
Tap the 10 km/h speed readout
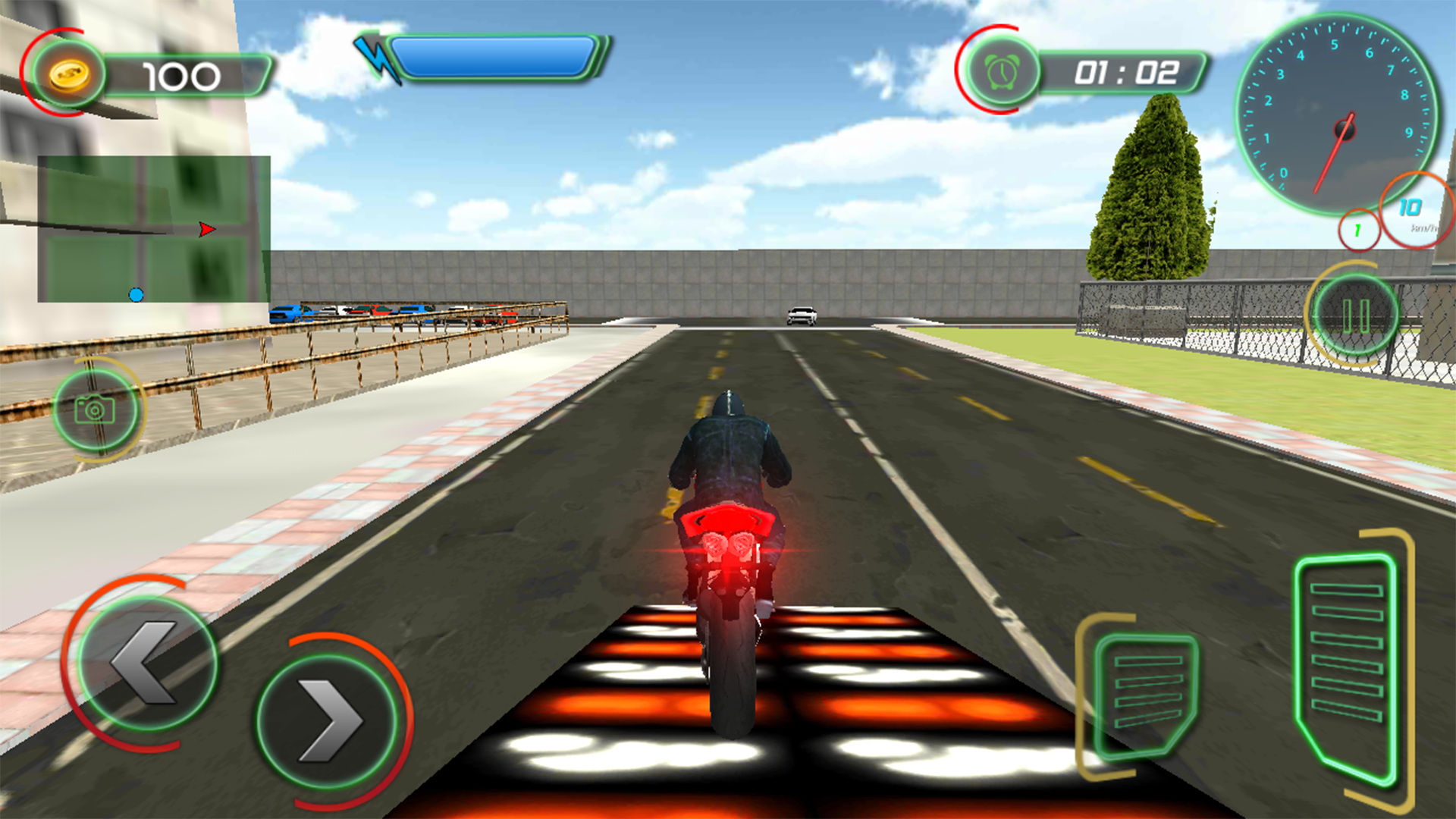coord(1408,206)
